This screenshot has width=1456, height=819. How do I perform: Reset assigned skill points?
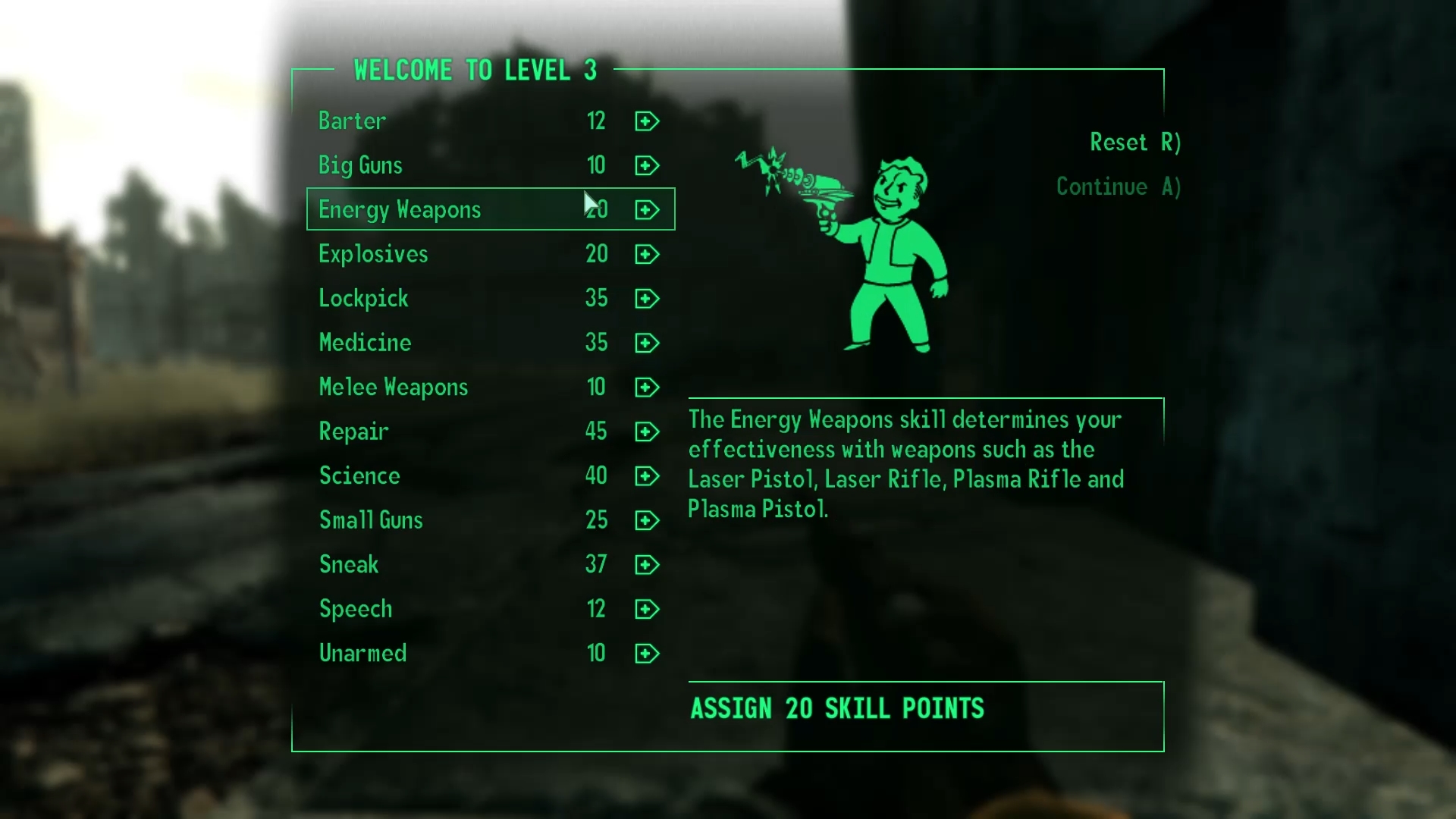pyautogui.click(x=1134, y=143)
